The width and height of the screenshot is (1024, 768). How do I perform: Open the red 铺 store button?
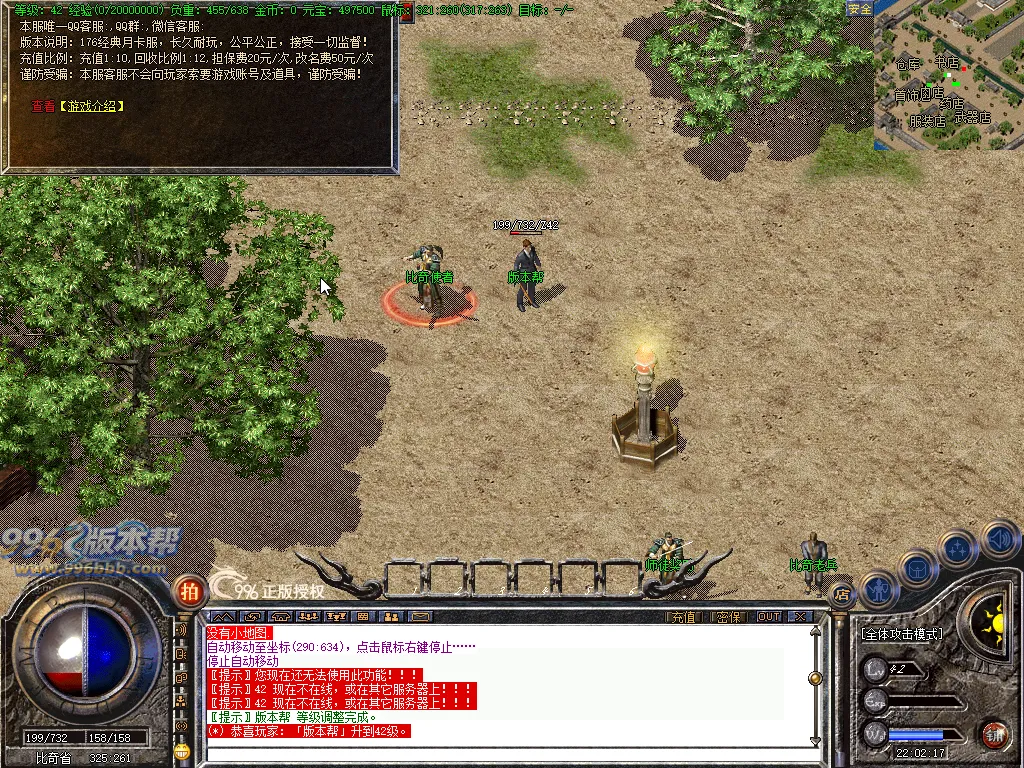(x=993, y=734)
